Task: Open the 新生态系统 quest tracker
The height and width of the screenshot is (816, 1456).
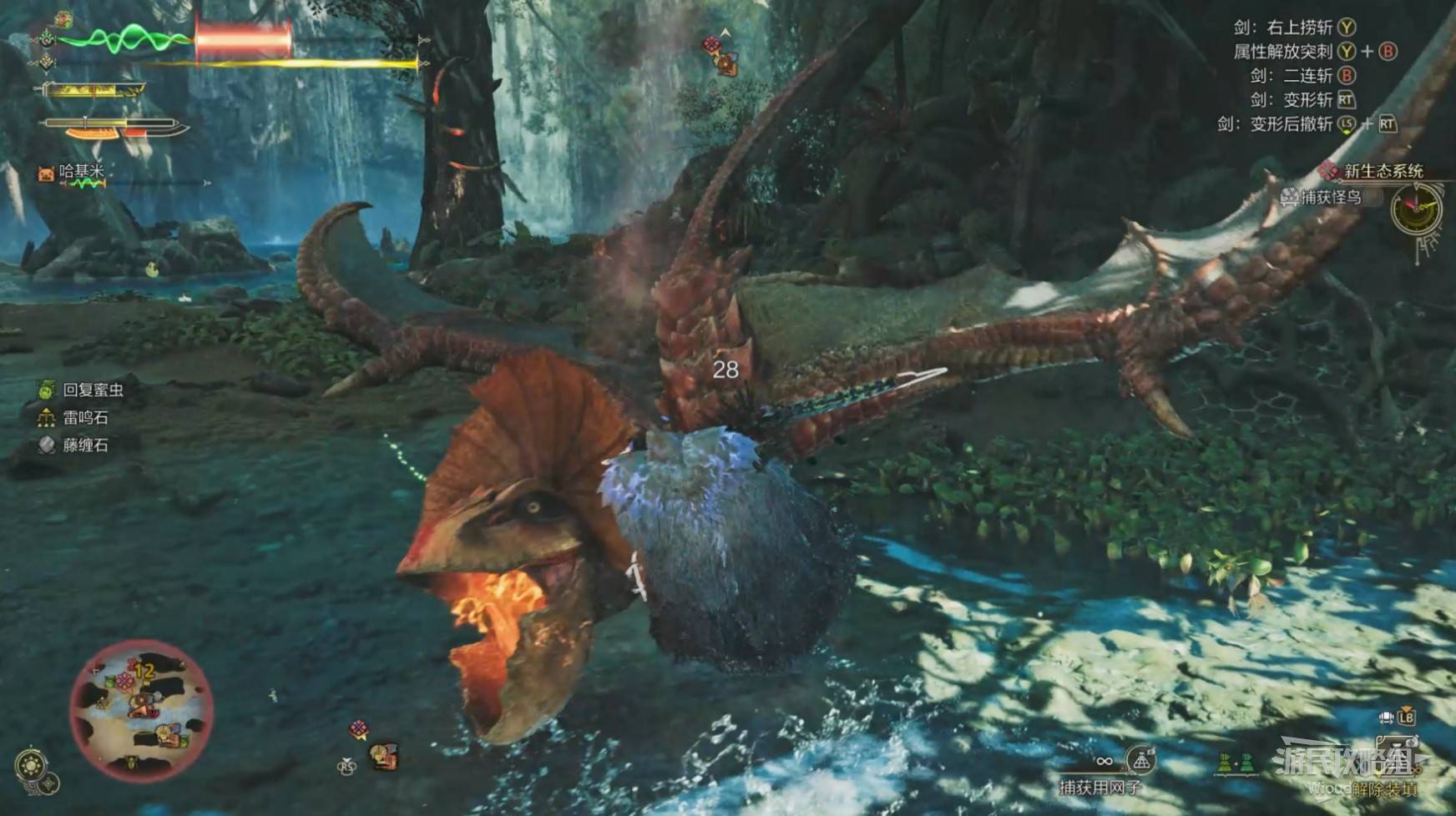Action: pyautogui.click(x=1382, y=171)
